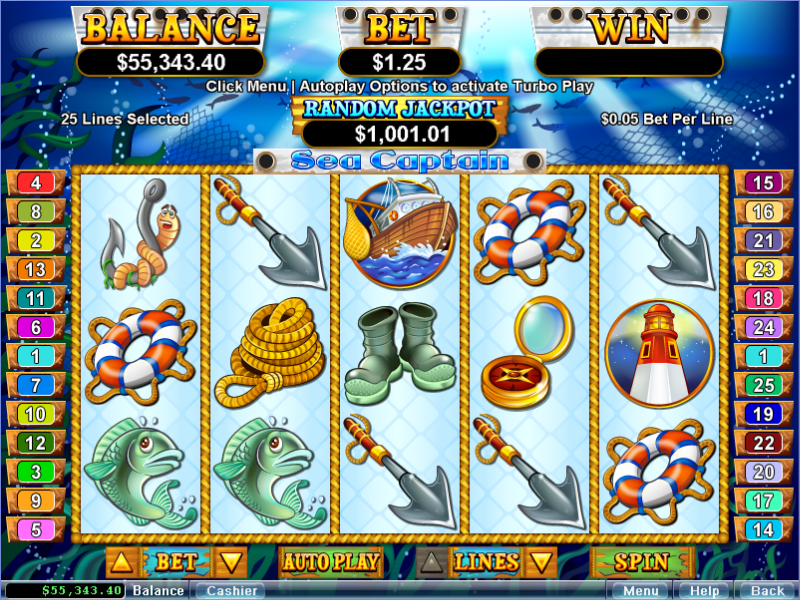Select payline number 24
The height and width of the screenshot is (600, 800).
pos(763,327)
